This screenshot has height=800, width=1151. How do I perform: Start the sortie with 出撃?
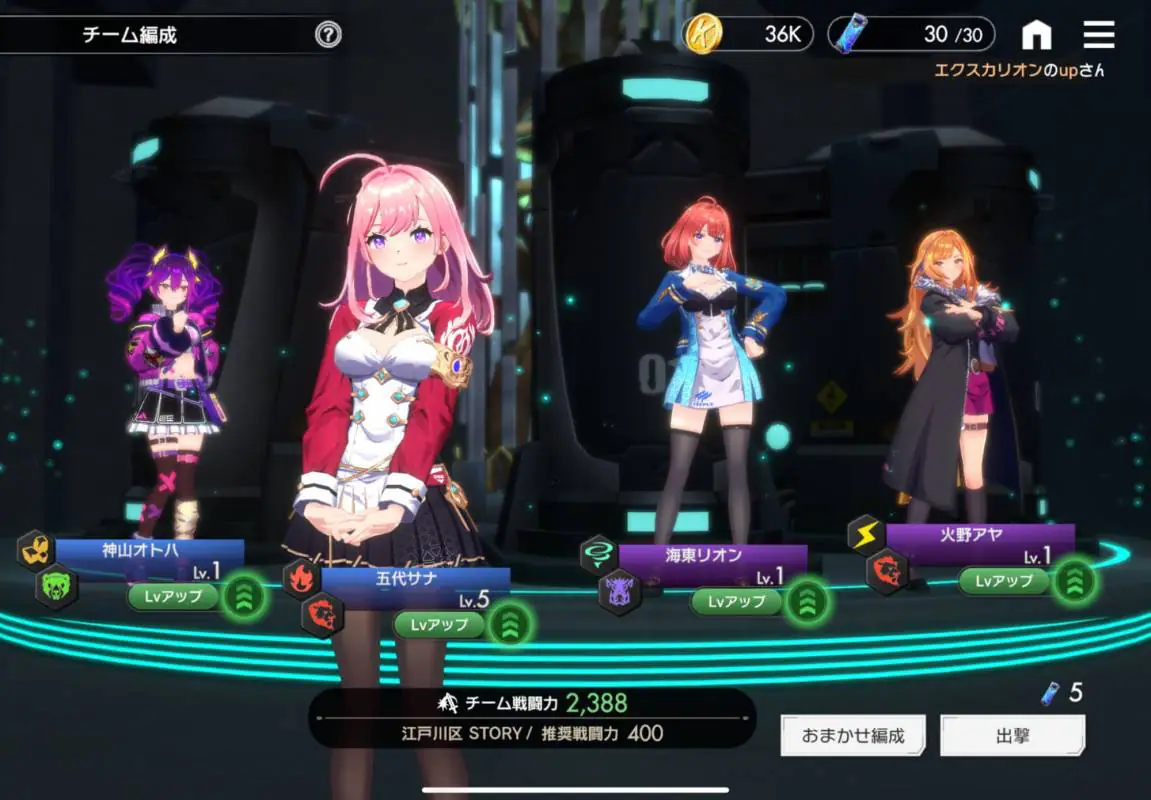1012,736
